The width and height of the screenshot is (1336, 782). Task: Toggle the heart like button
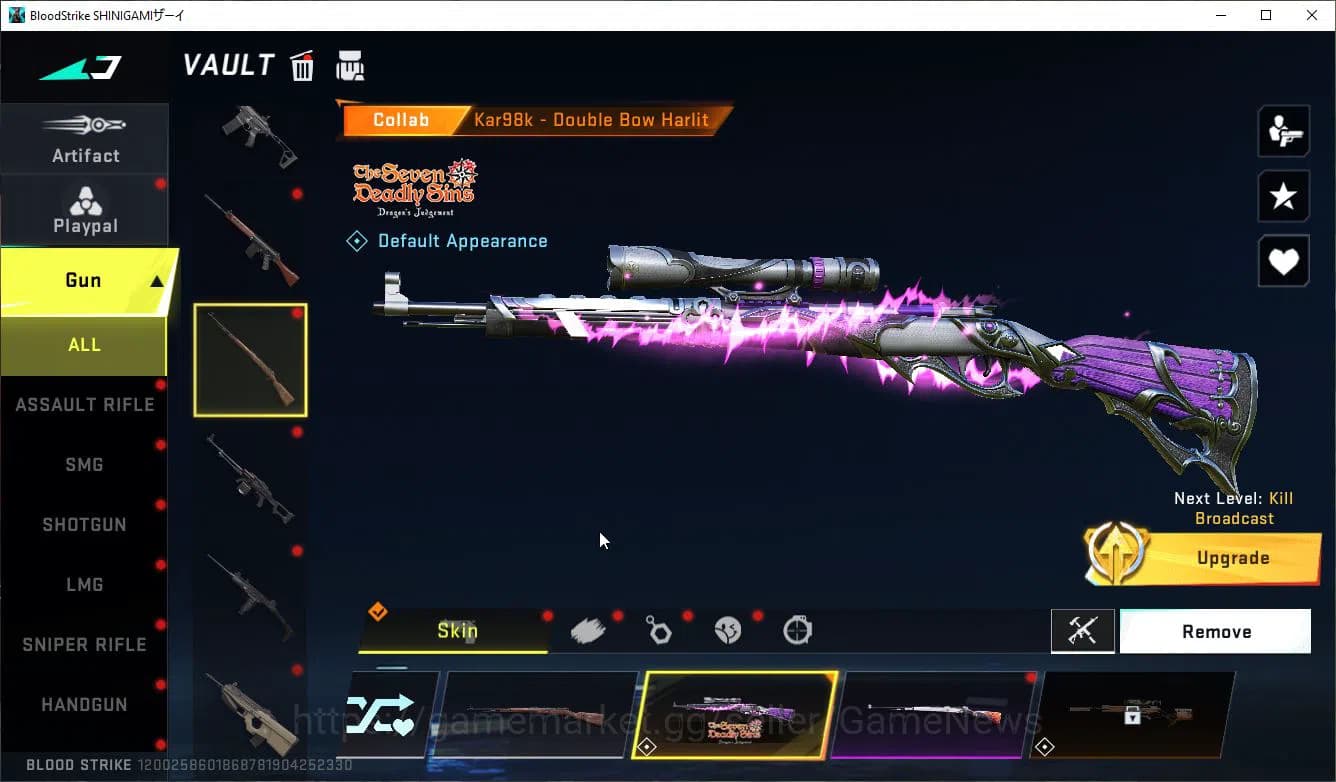click(x=1283, y=261)
